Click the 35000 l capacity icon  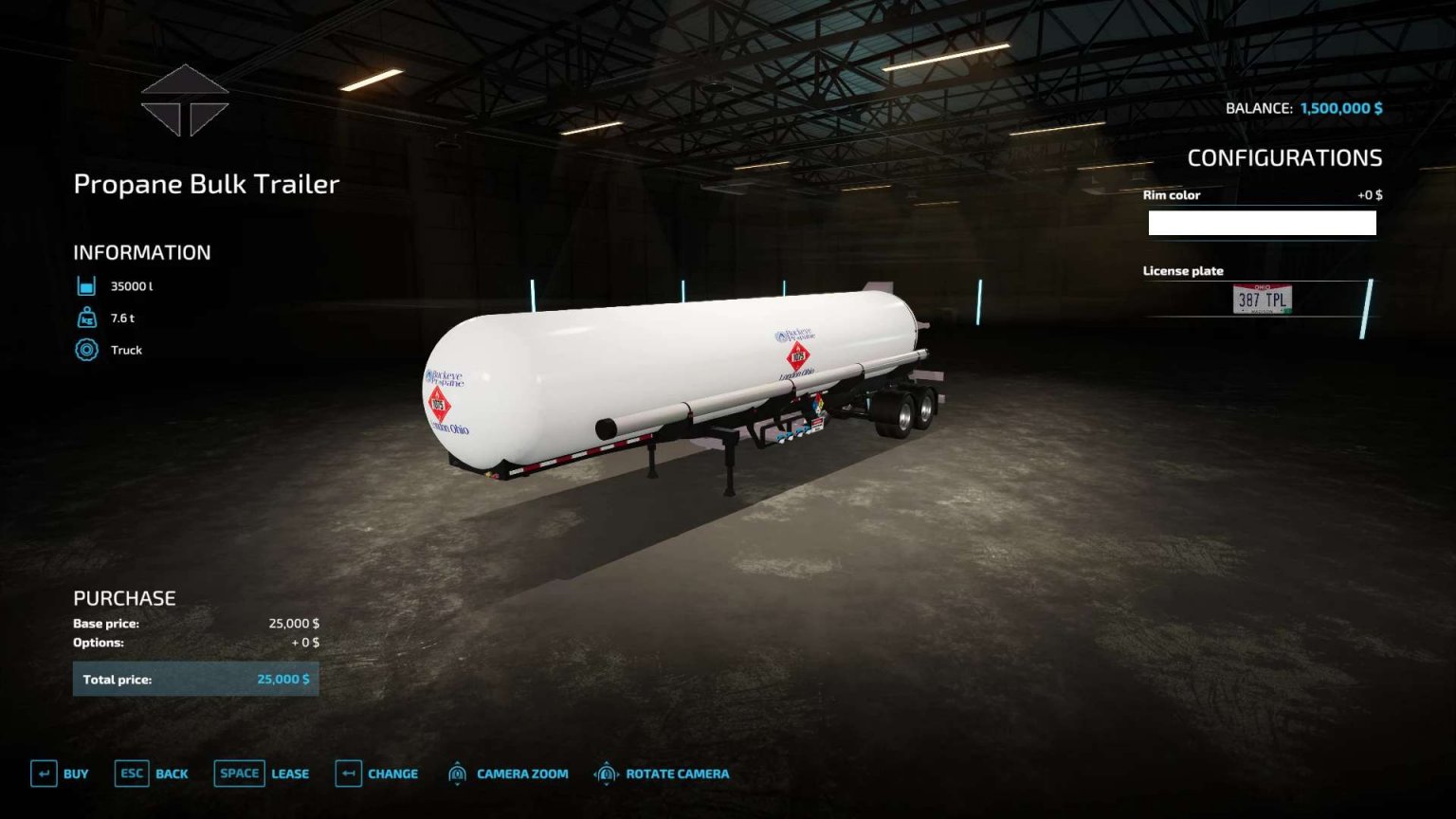pyautogui.click(x=85, y=285)
